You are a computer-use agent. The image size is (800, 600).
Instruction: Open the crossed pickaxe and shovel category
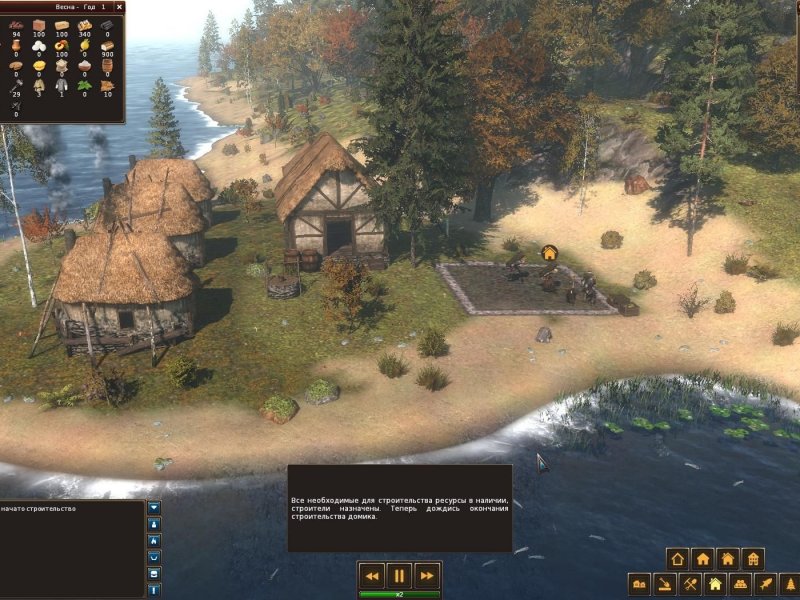[690, 583]
